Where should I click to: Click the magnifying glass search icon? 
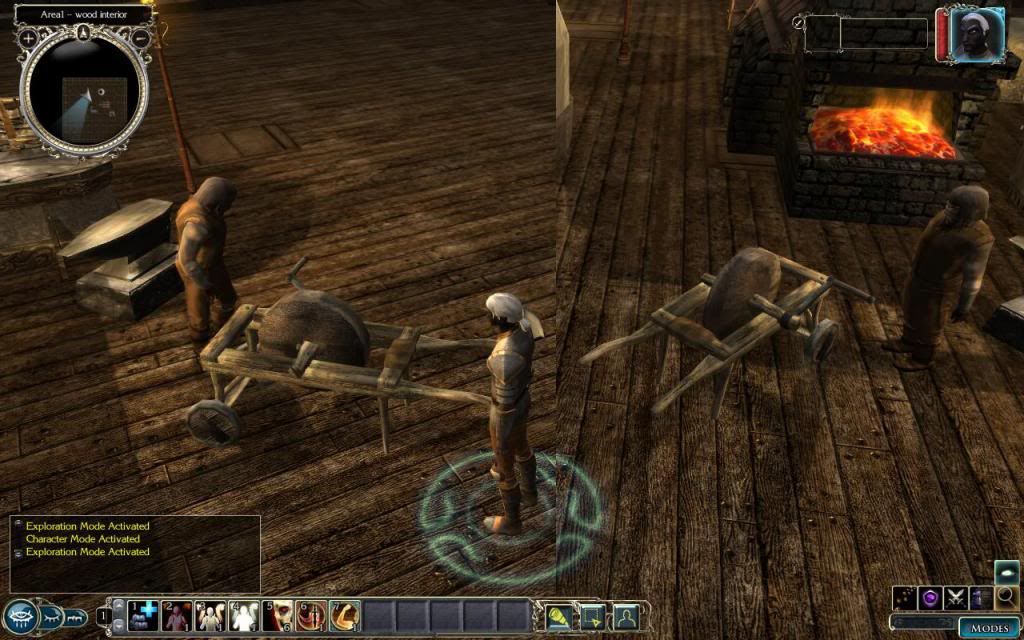[1007, 597]
